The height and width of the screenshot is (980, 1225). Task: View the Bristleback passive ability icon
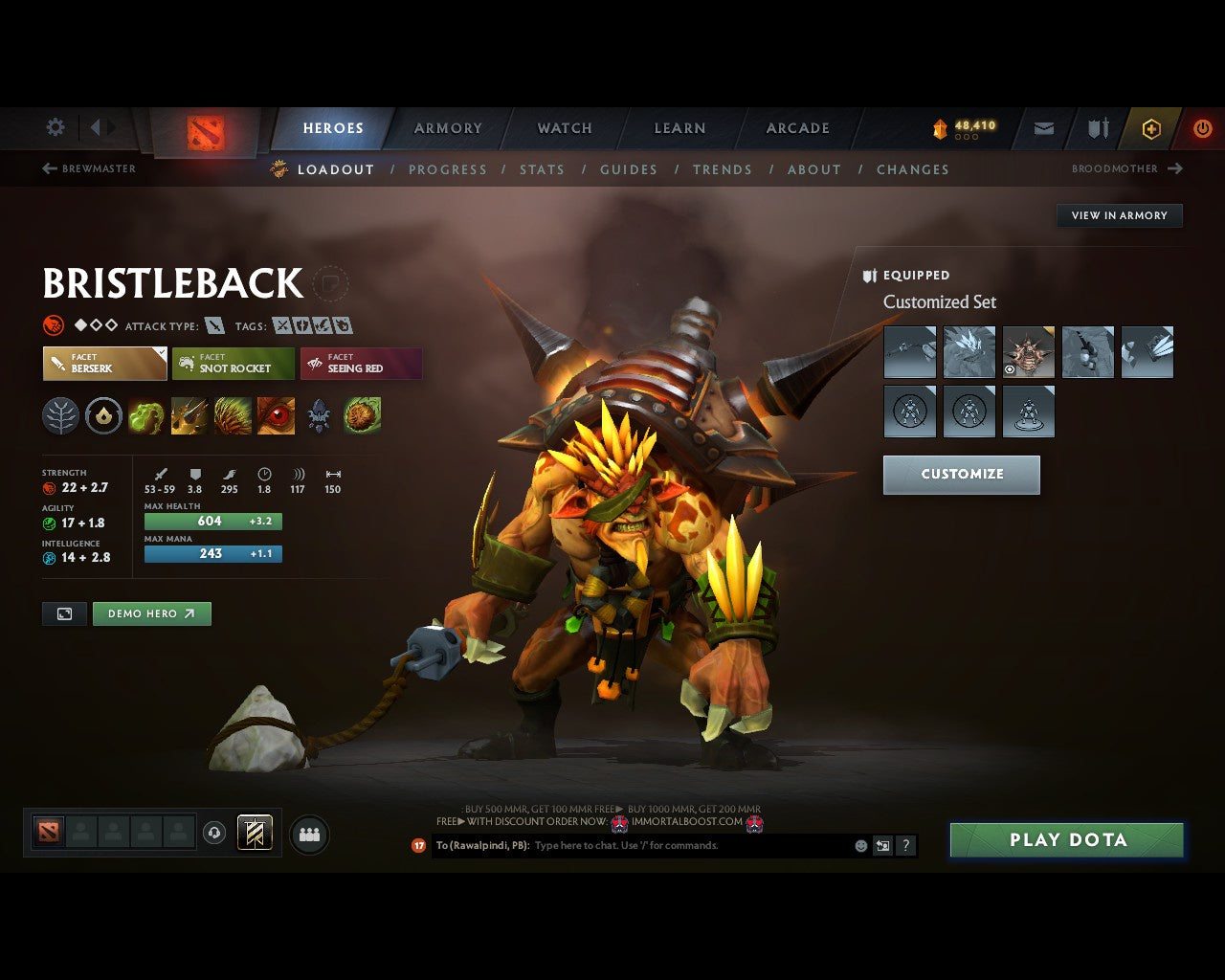233,415
